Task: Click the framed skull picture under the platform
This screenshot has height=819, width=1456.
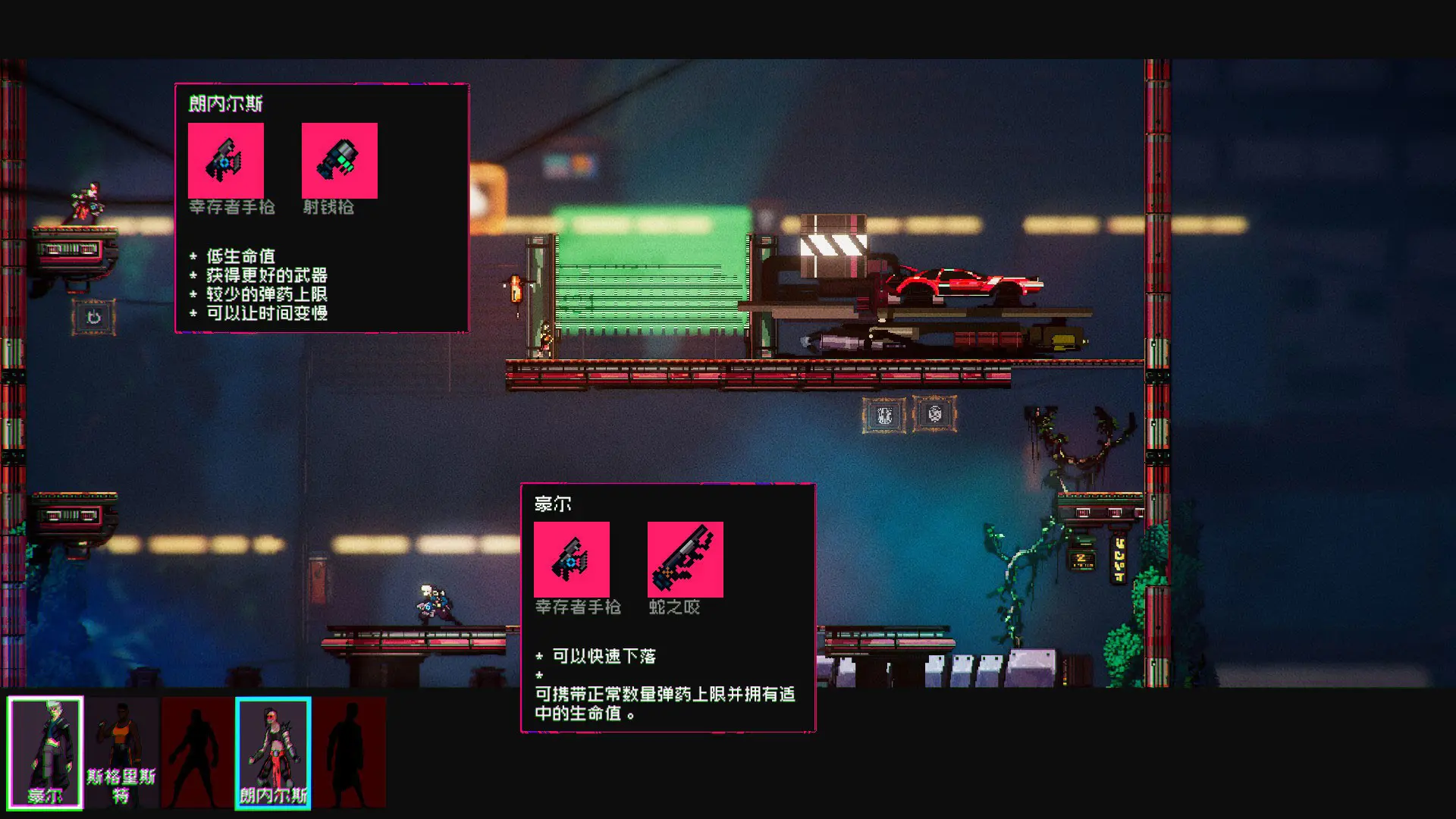Action: pos(934,416)
